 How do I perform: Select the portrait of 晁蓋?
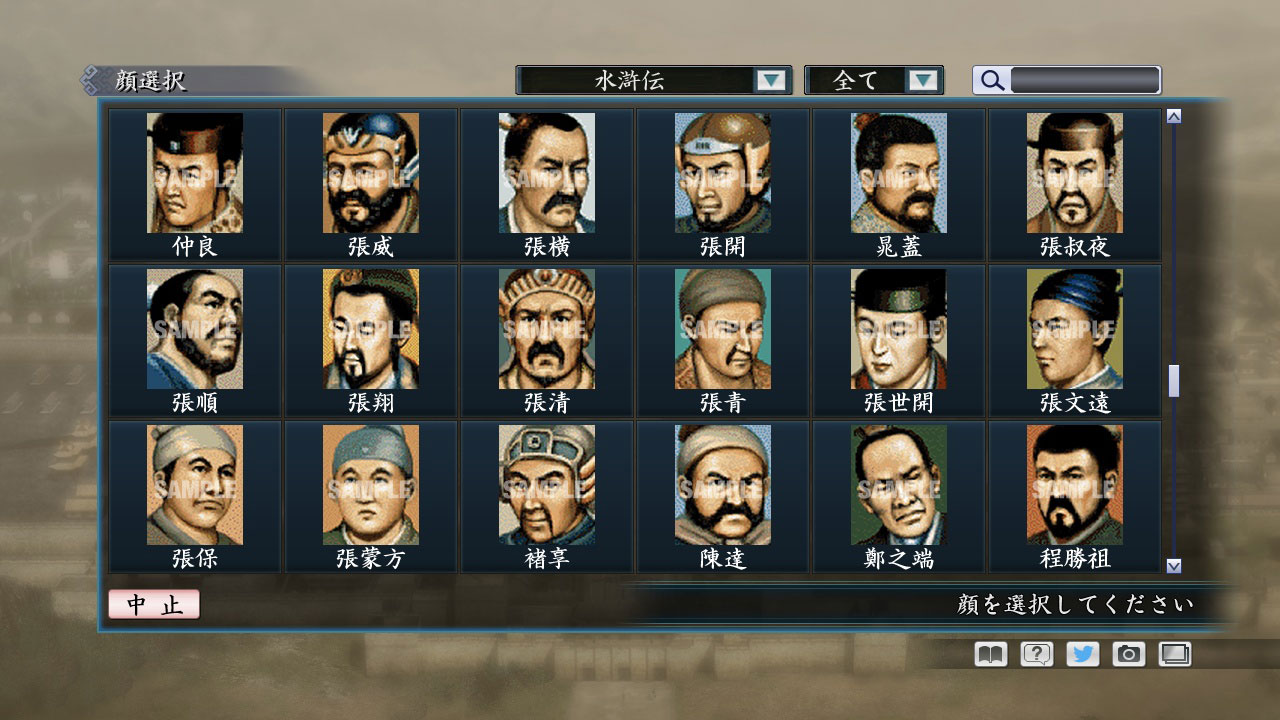(898, 172)
